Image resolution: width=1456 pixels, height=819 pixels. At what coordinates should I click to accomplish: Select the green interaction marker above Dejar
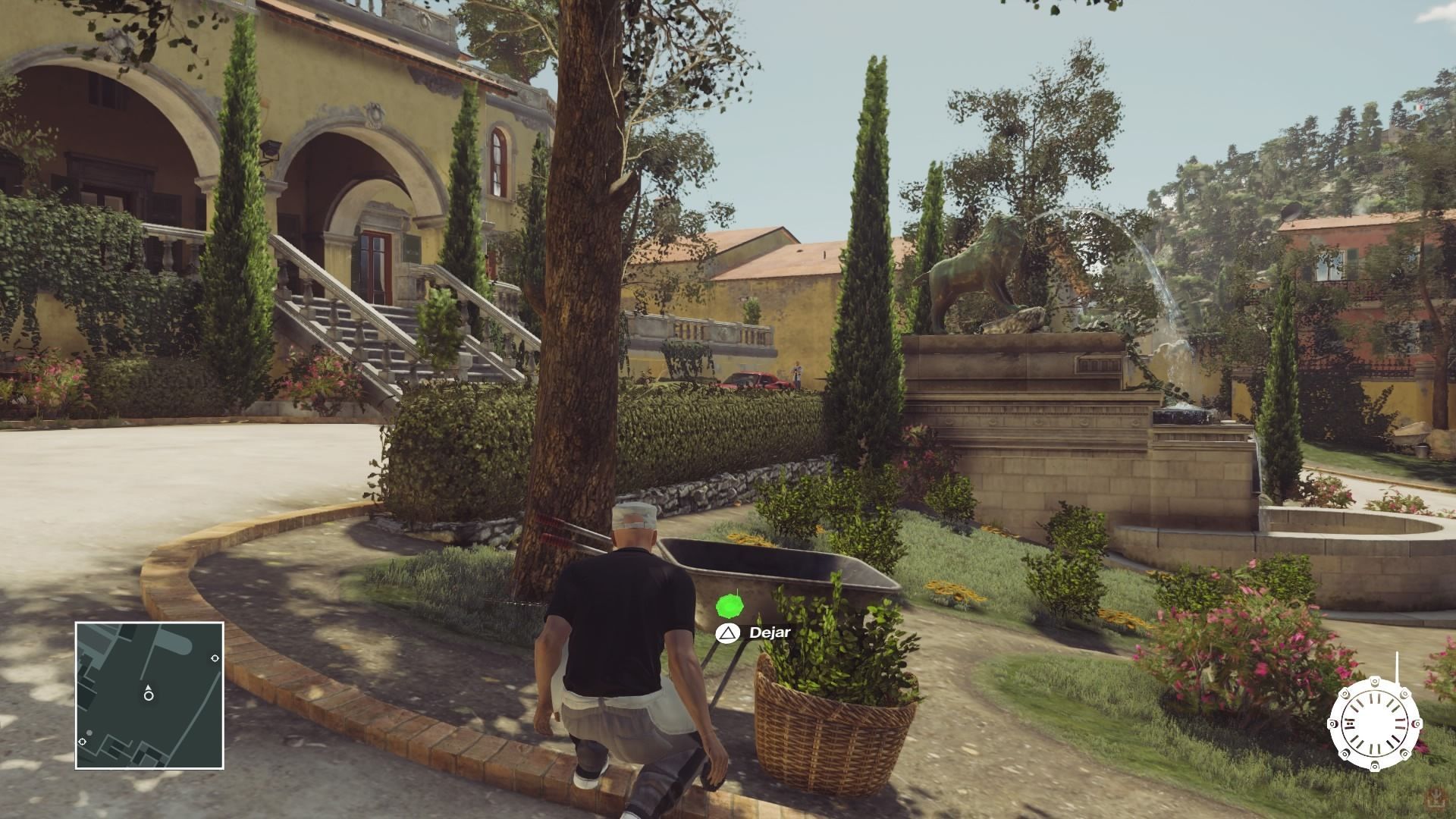click(x=729, y=605)
